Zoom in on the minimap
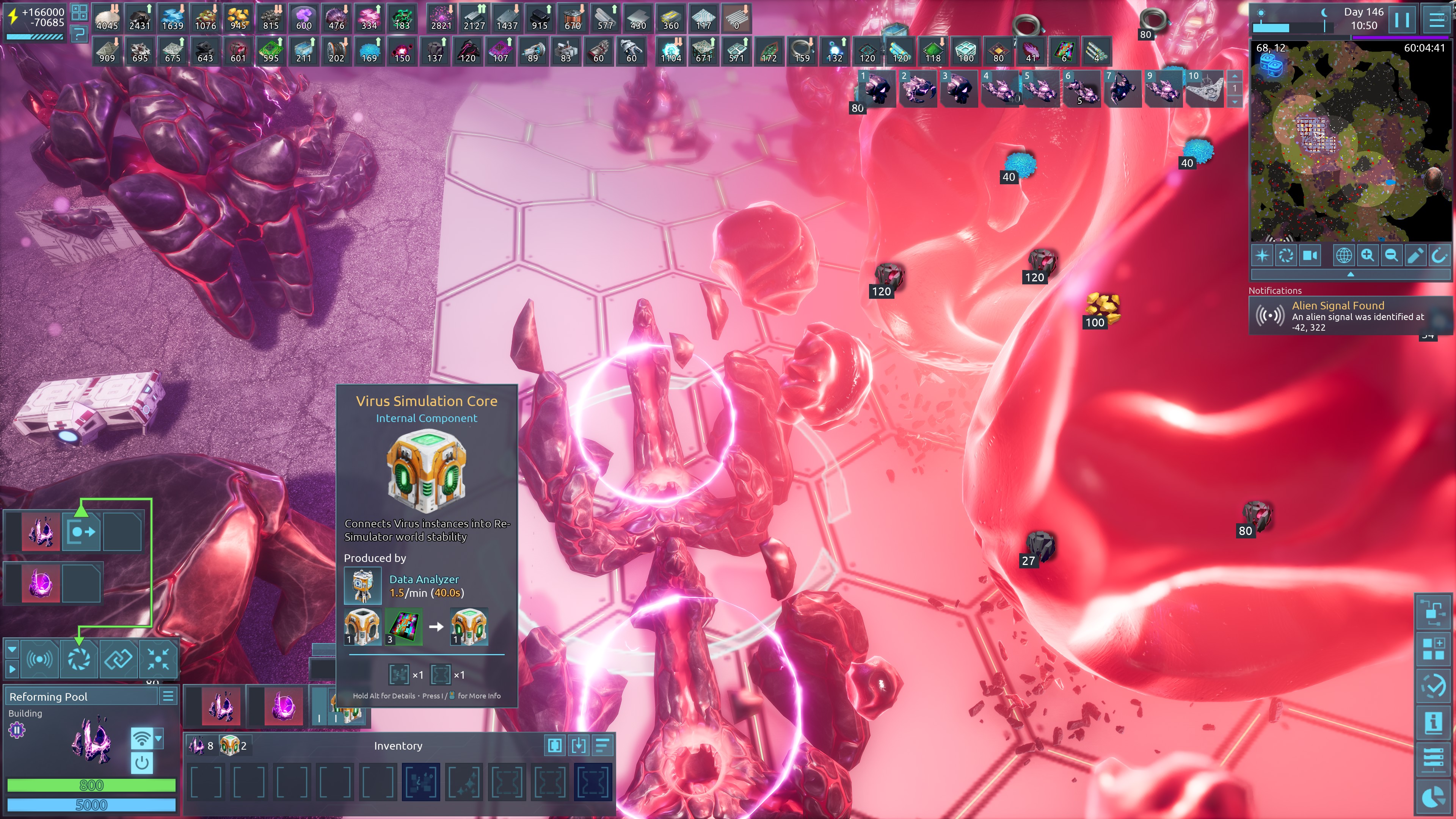Viewport: 1456px width, 819px height. [x=1367, y=256]
